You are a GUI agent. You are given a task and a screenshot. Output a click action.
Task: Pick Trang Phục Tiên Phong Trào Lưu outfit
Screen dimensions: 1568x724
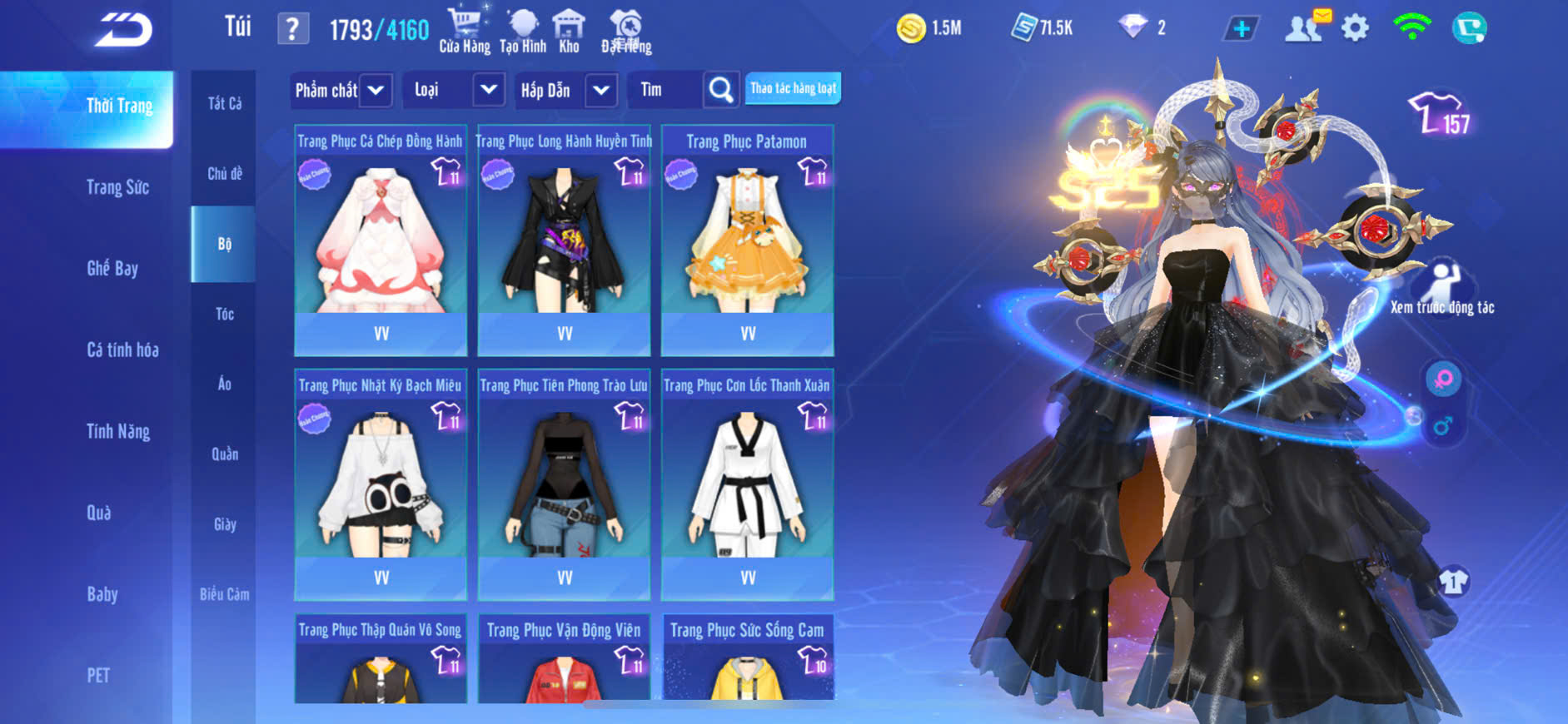tap(564, 484)
